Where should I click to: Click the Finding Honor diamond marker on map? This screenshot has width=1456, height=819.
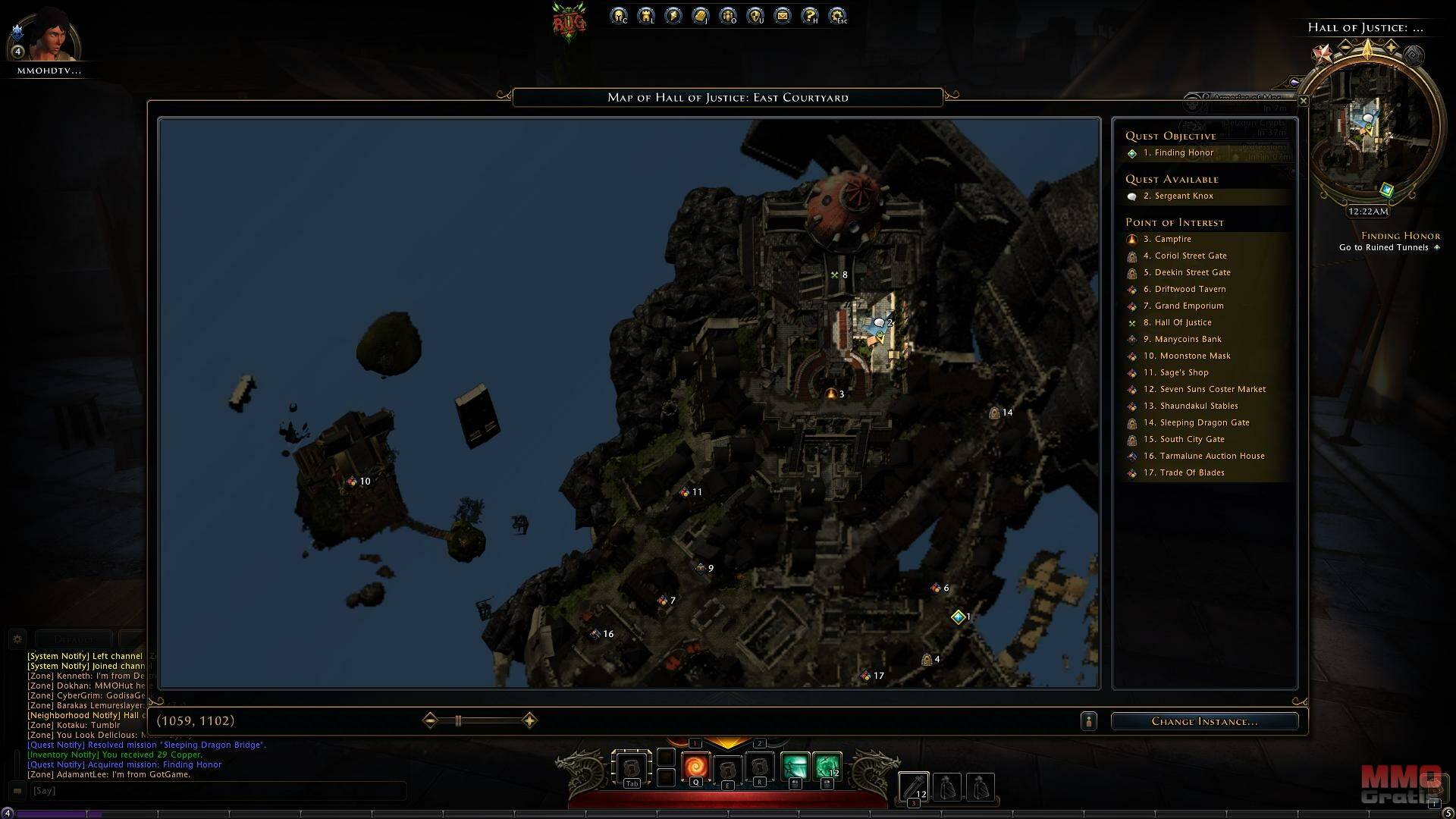coord(958,617)
